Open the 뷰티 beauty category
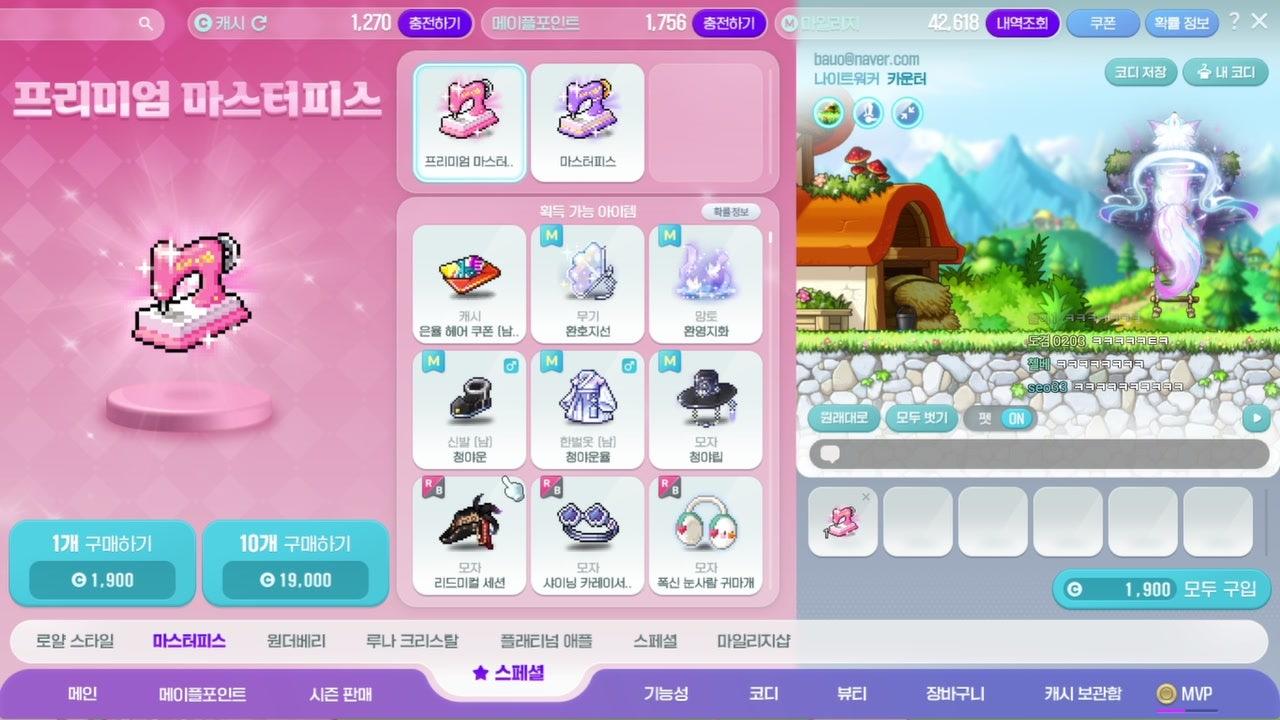This screenshot has height=720, width=1280. pyautogui.click(x=852, y=694)
